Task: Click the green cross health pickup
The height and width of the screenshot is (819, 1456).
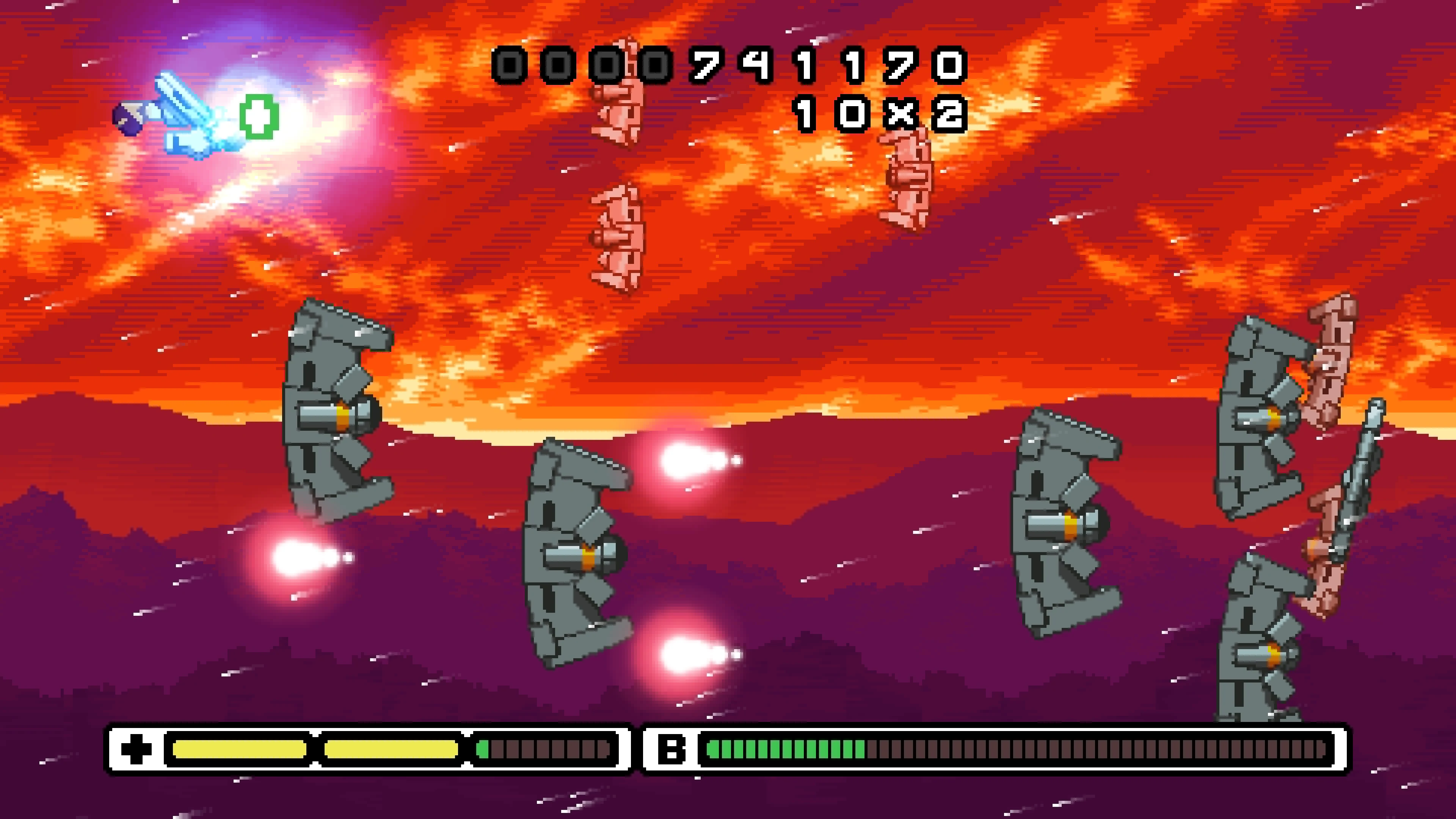Action: click(x=259, y=116)
